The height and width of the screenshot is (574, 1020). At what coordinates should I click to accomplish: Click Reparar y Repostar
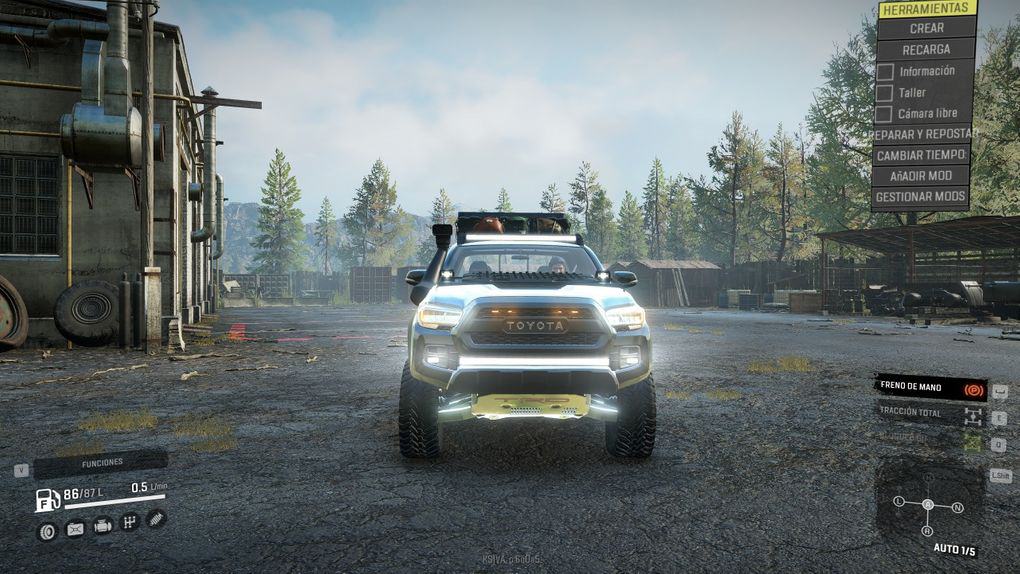(924, 134)
